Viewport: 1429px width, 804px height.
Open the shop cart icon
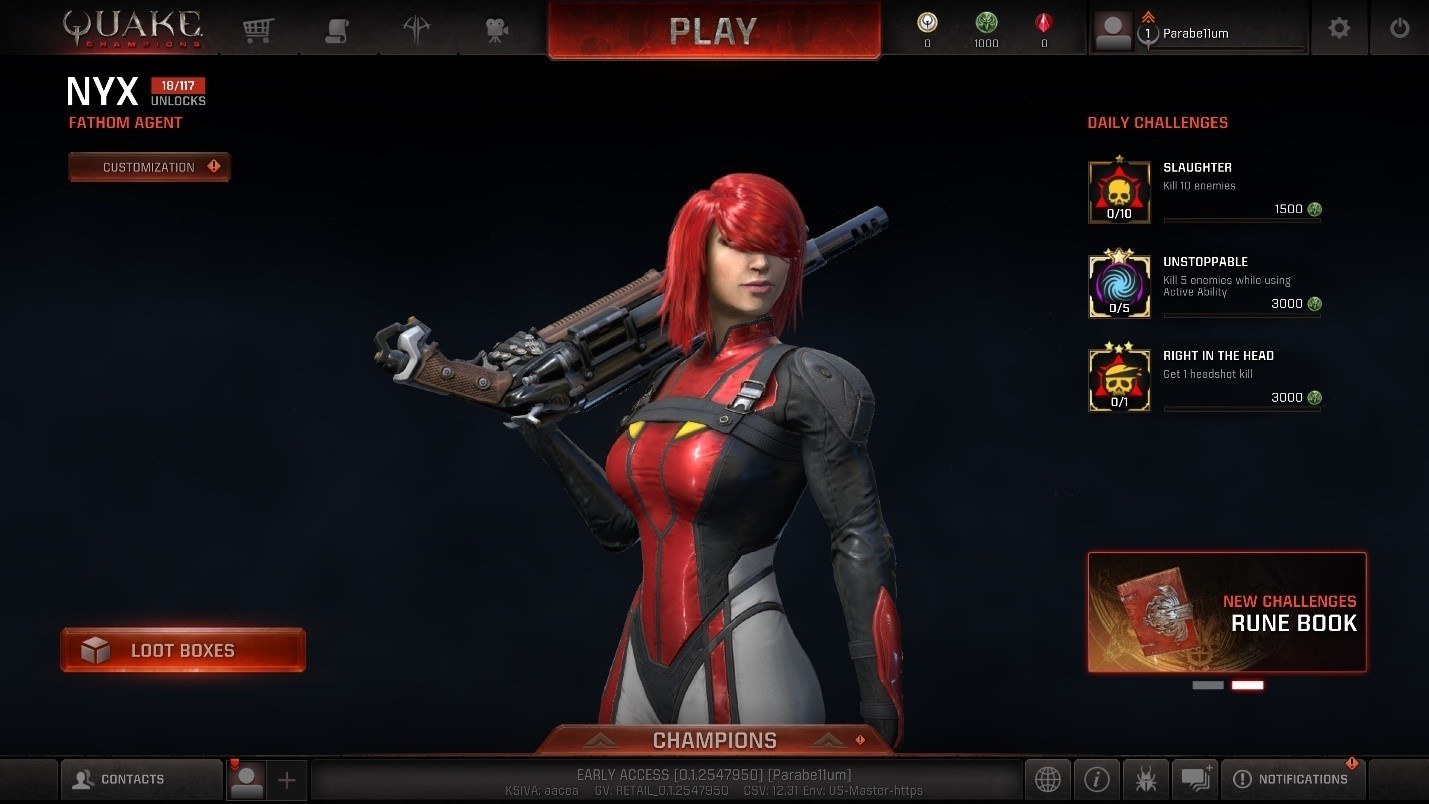(259, 30)
